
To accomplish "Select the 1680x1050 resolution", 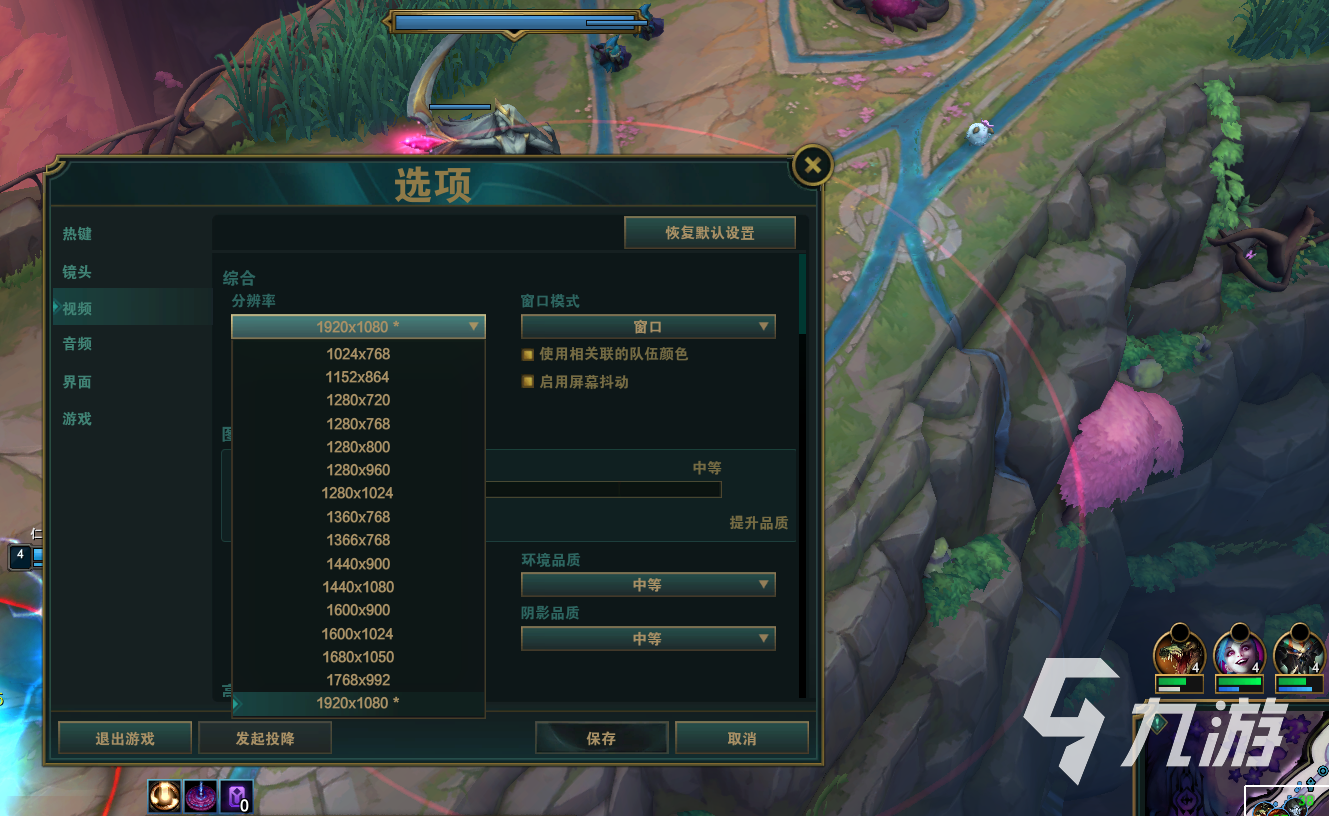I will tap(358, 657).
